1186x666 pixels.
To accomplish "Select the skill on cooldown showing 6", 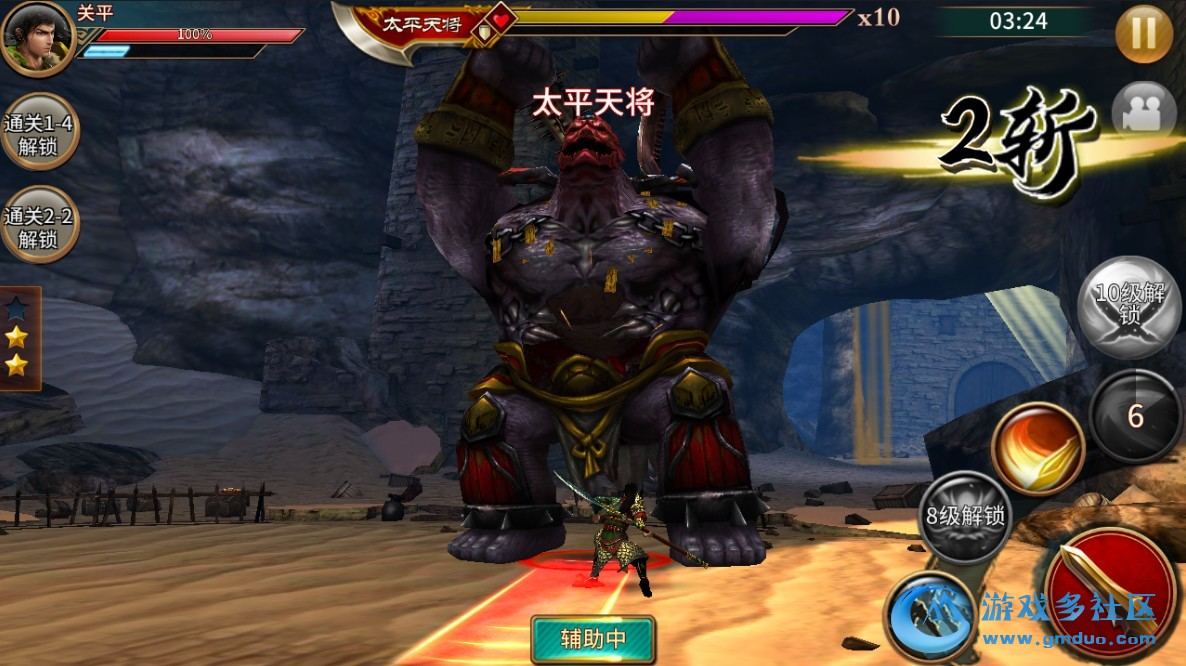I will [x=1134, y=416].
